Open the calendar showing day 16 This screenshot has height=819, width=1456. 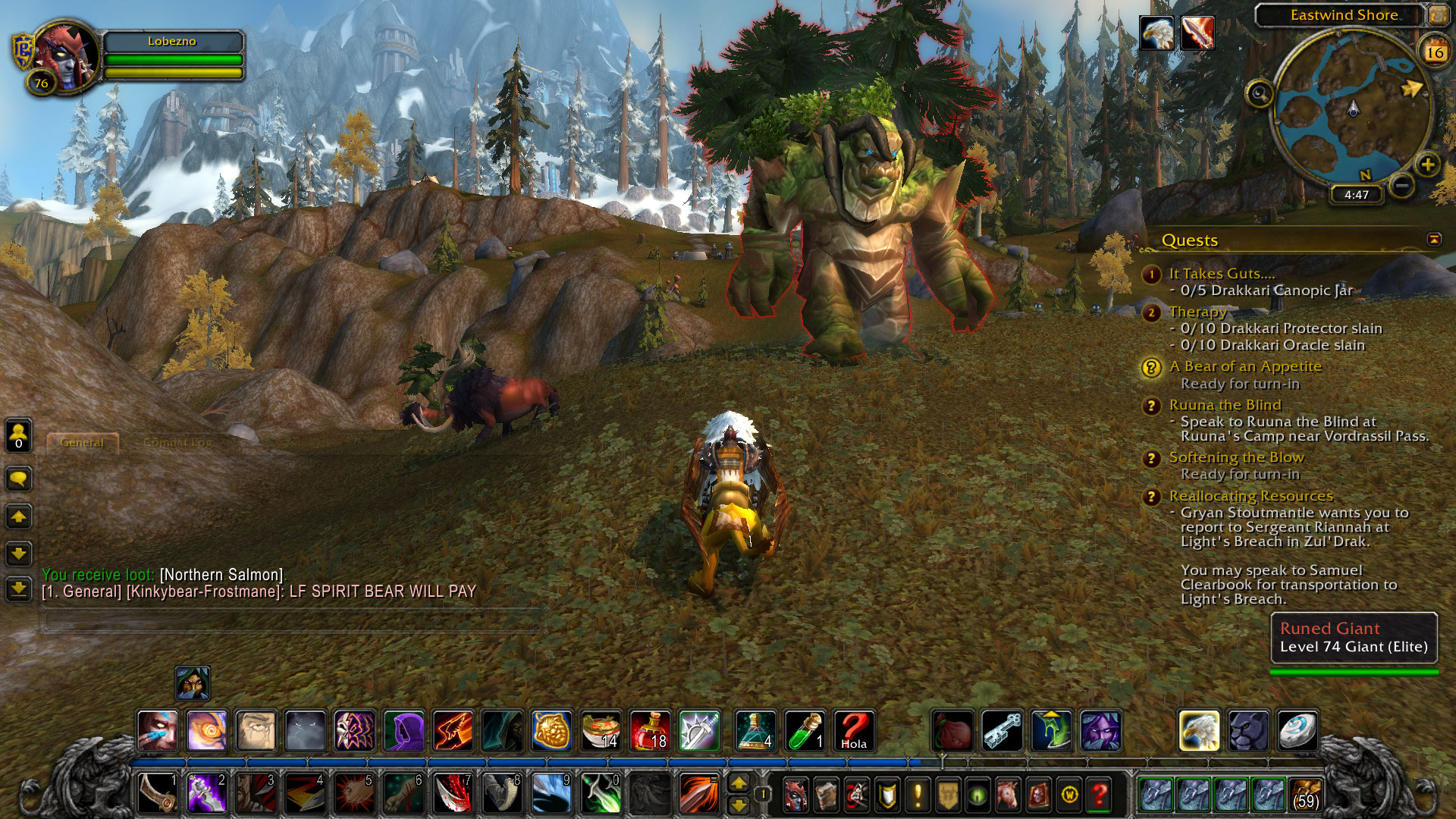(1434, 52)
